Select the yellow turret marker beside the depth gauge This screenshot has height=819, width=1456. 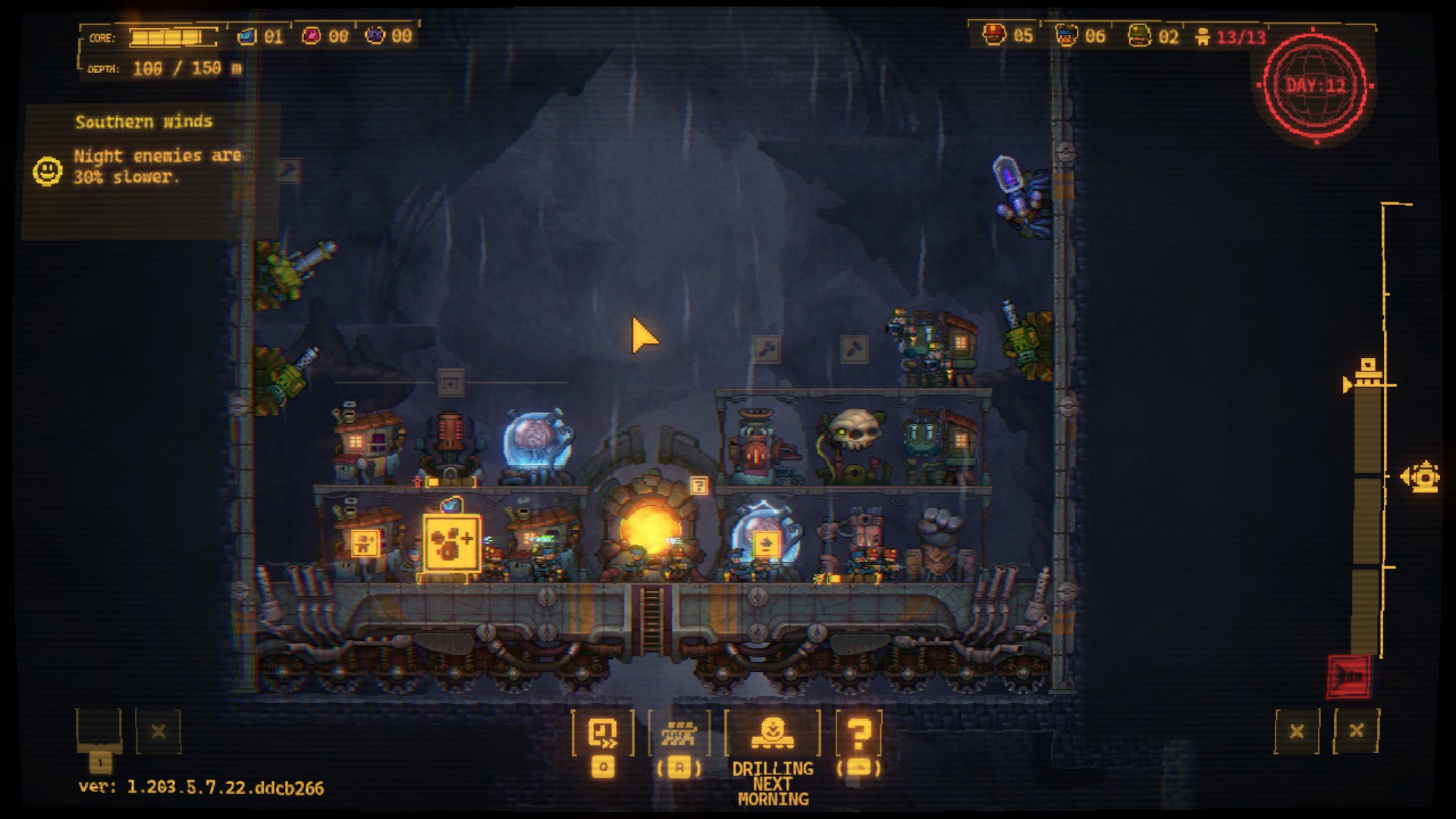pos(1421,477)
